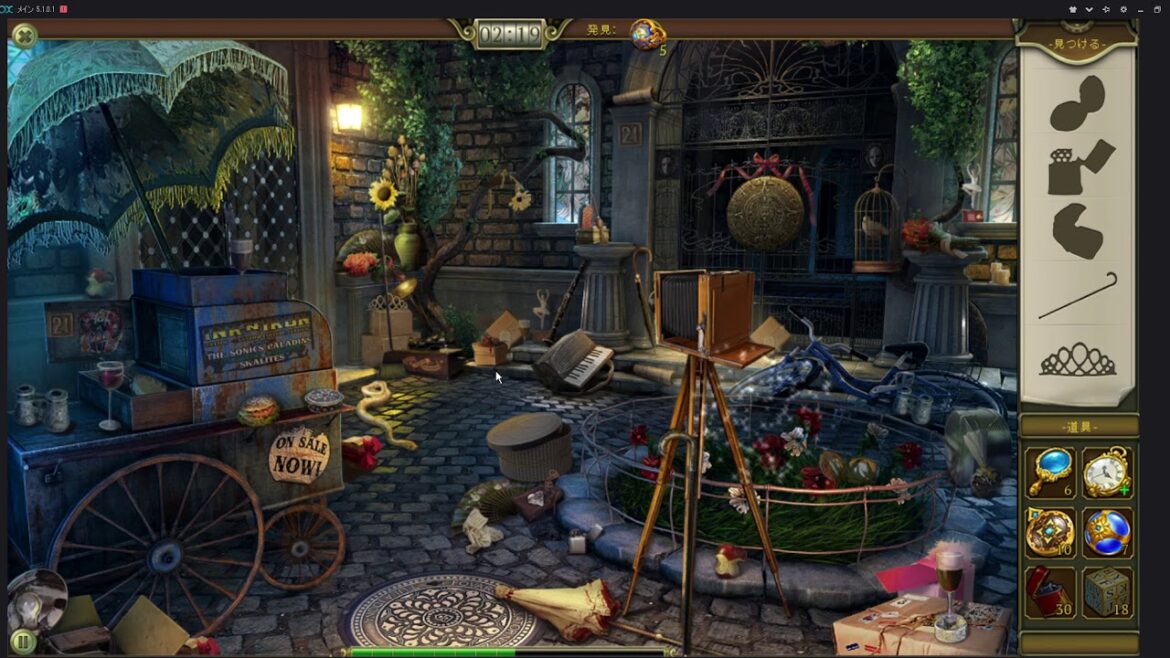Activate the blue jeweled orb tool
The height and width of the screenshot is (658, 1170).
(x=1107, y=532)
